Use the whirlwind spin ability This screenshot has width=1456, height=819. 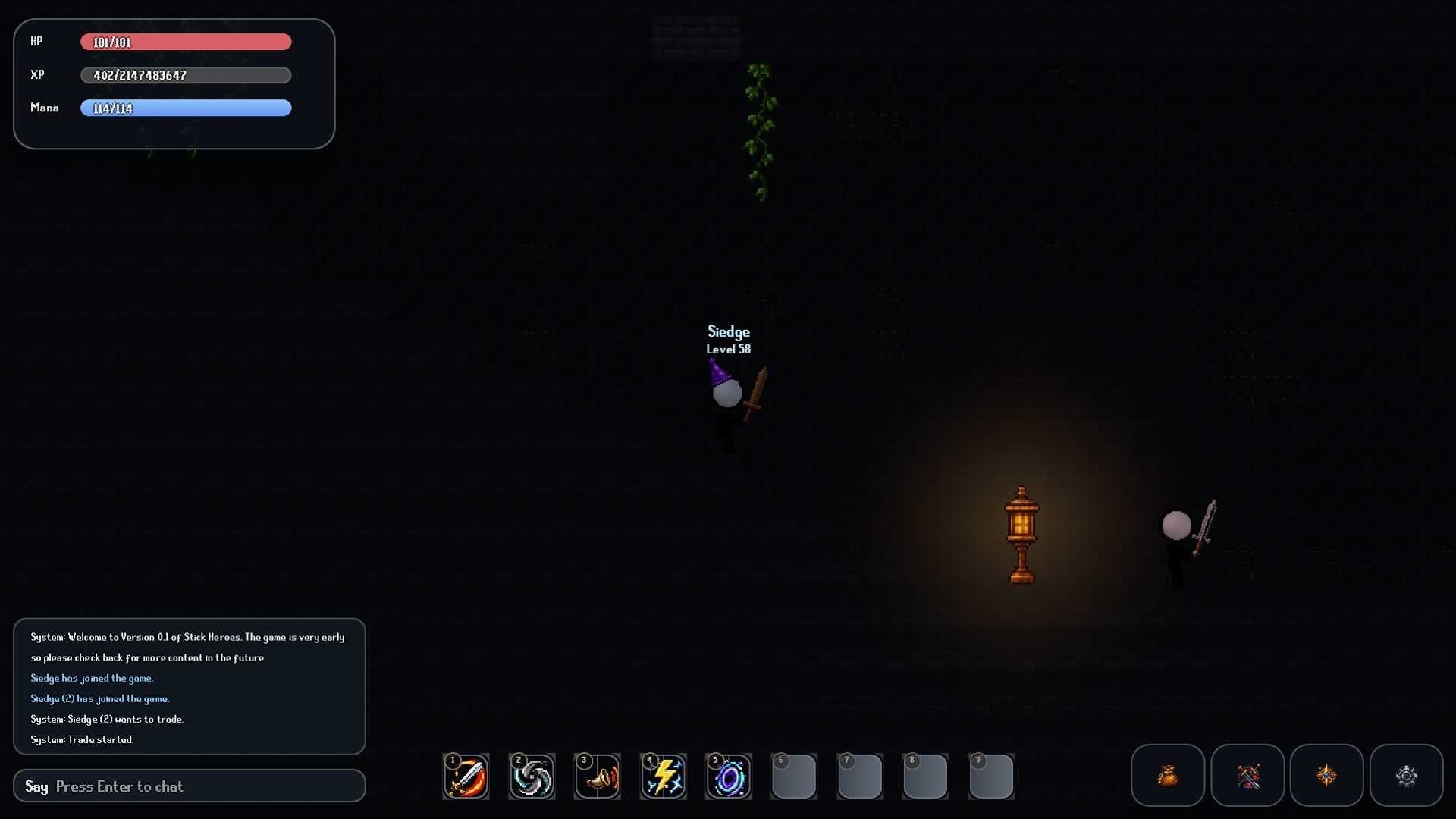tap(532, 777)
